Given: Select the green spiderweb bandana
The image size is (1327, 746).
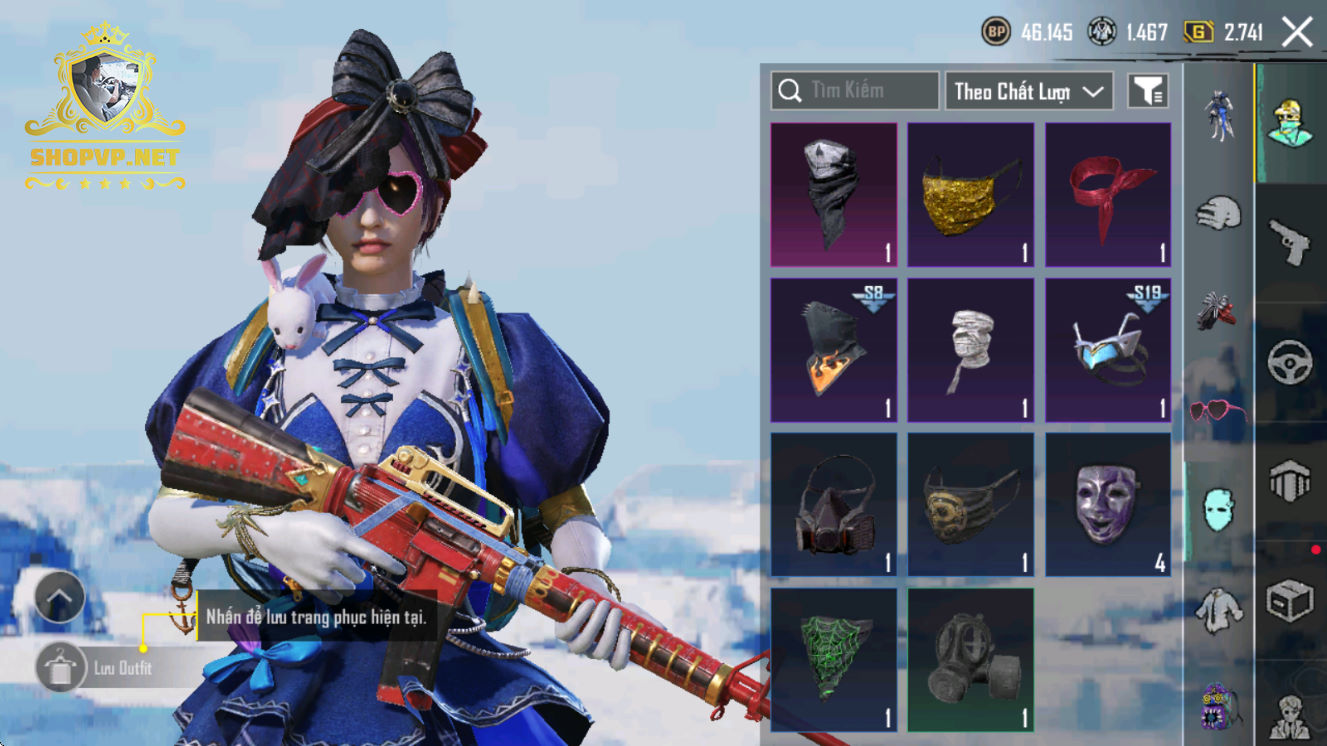Looking at the screenshot, I should tap(834, 660).
